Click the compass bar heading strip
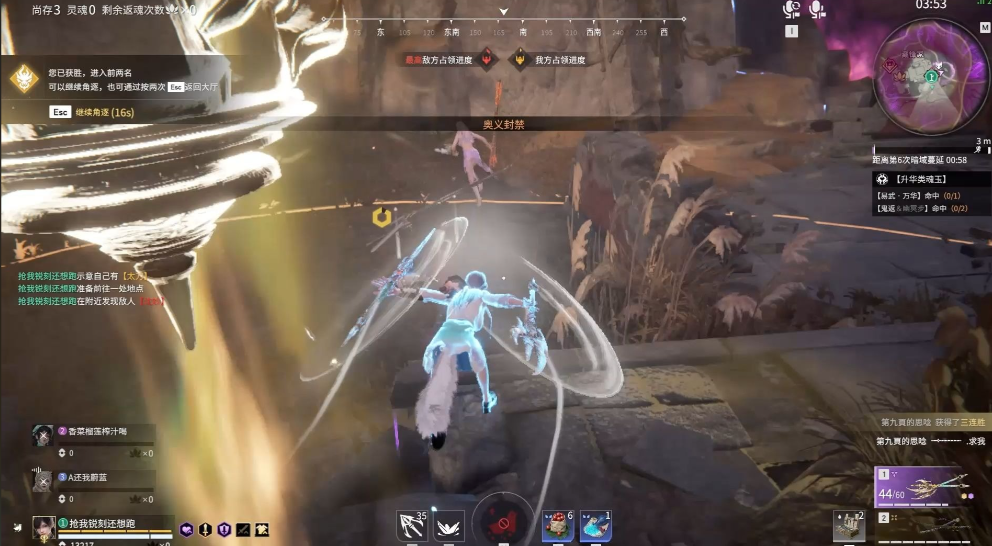The image size is (992, 546). coord(503,32)
